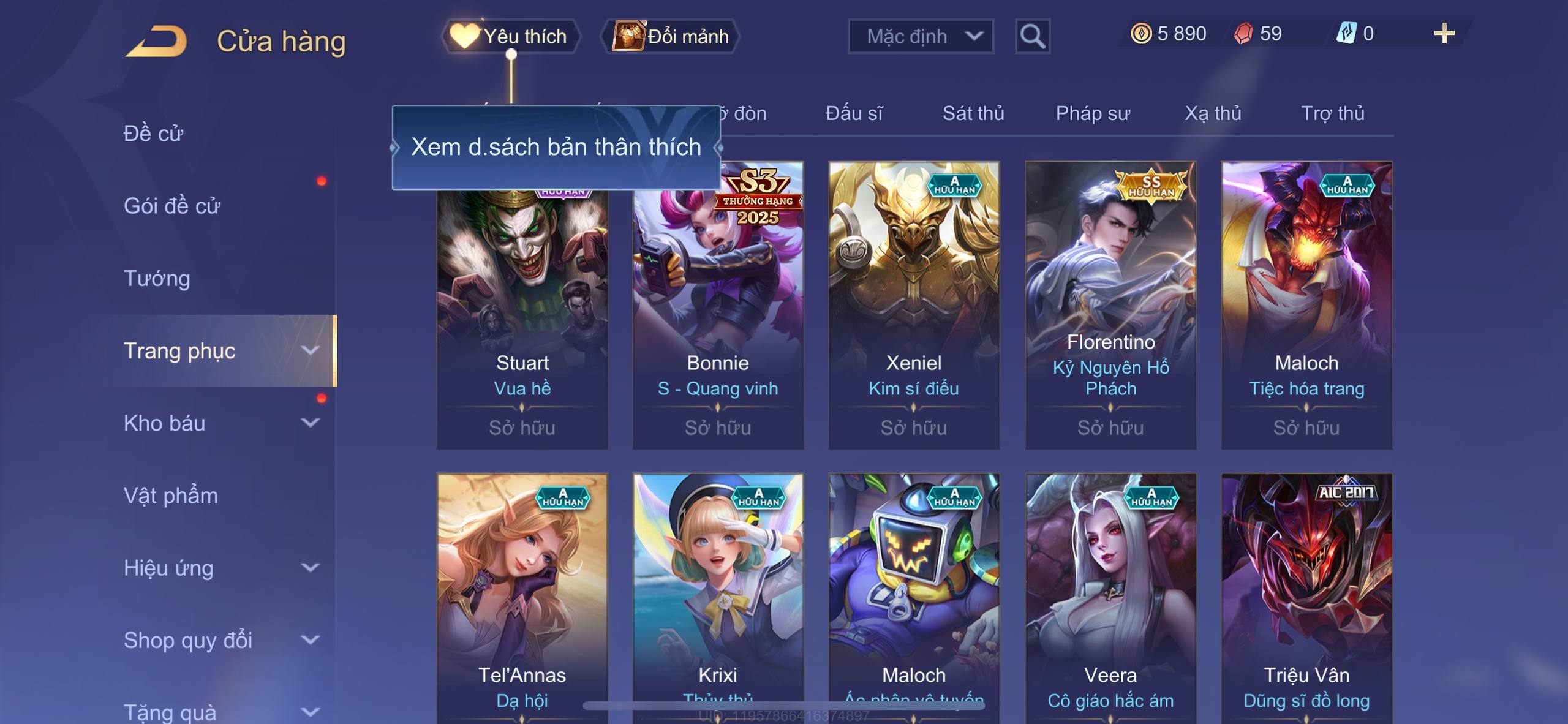This screenshot has width=1568, height=724.
Task: Open the Đề cử shop section
Action: coord(153,134)
